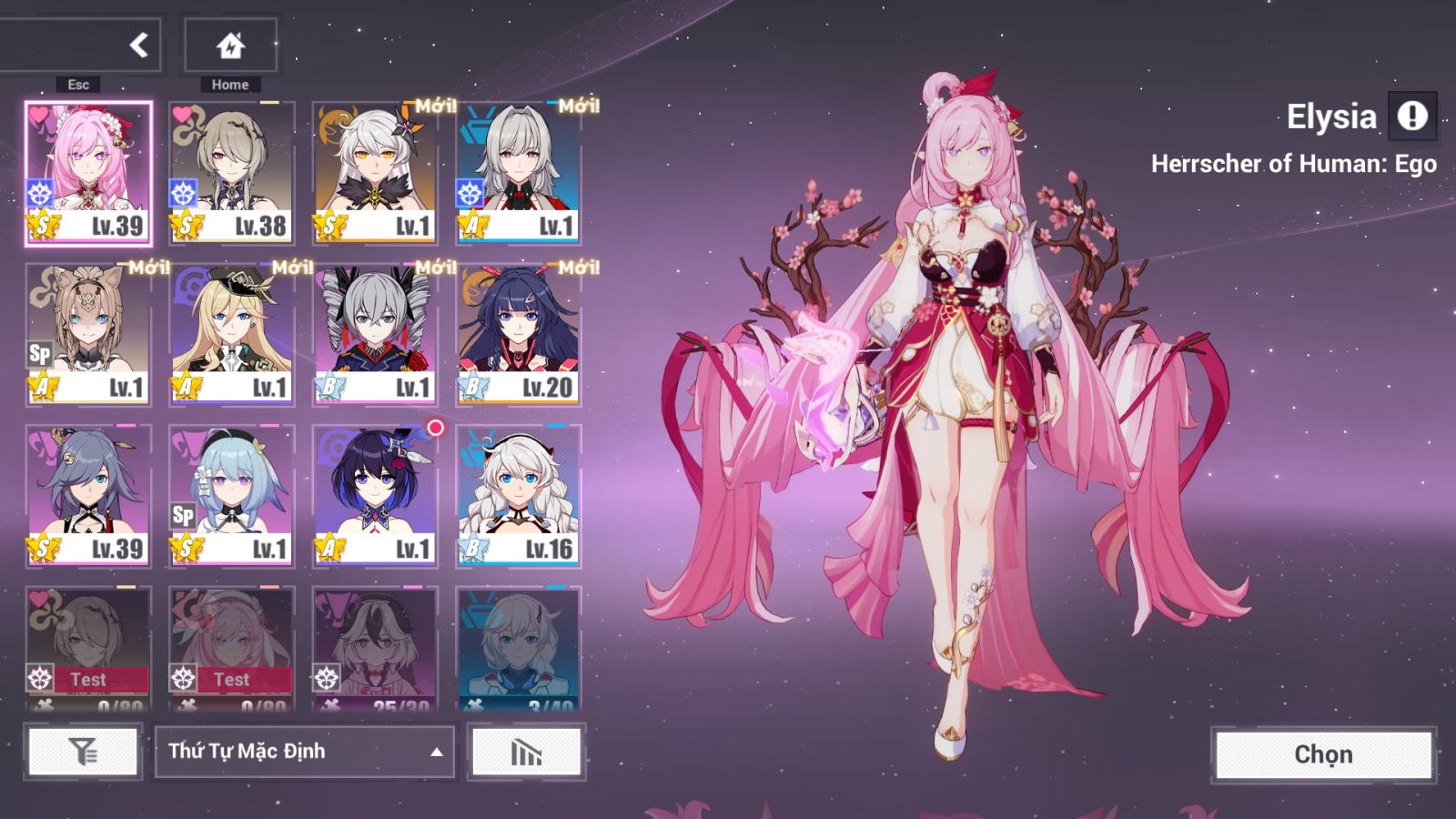Click the blue element badge on Elysia's portrait
The width and height of the screenshot is (1456, 819).
(39, 192)
